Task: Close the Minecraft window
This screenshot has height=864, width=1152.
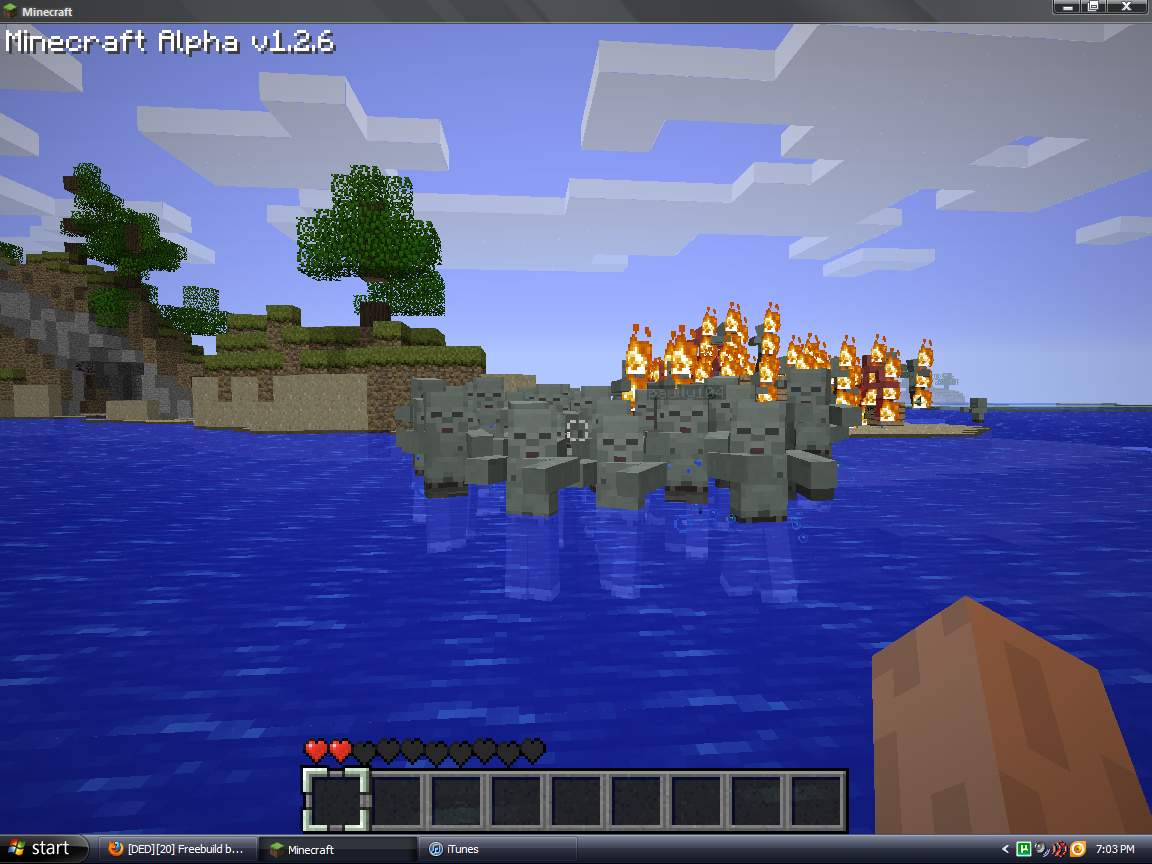Action: [1125, 7]
